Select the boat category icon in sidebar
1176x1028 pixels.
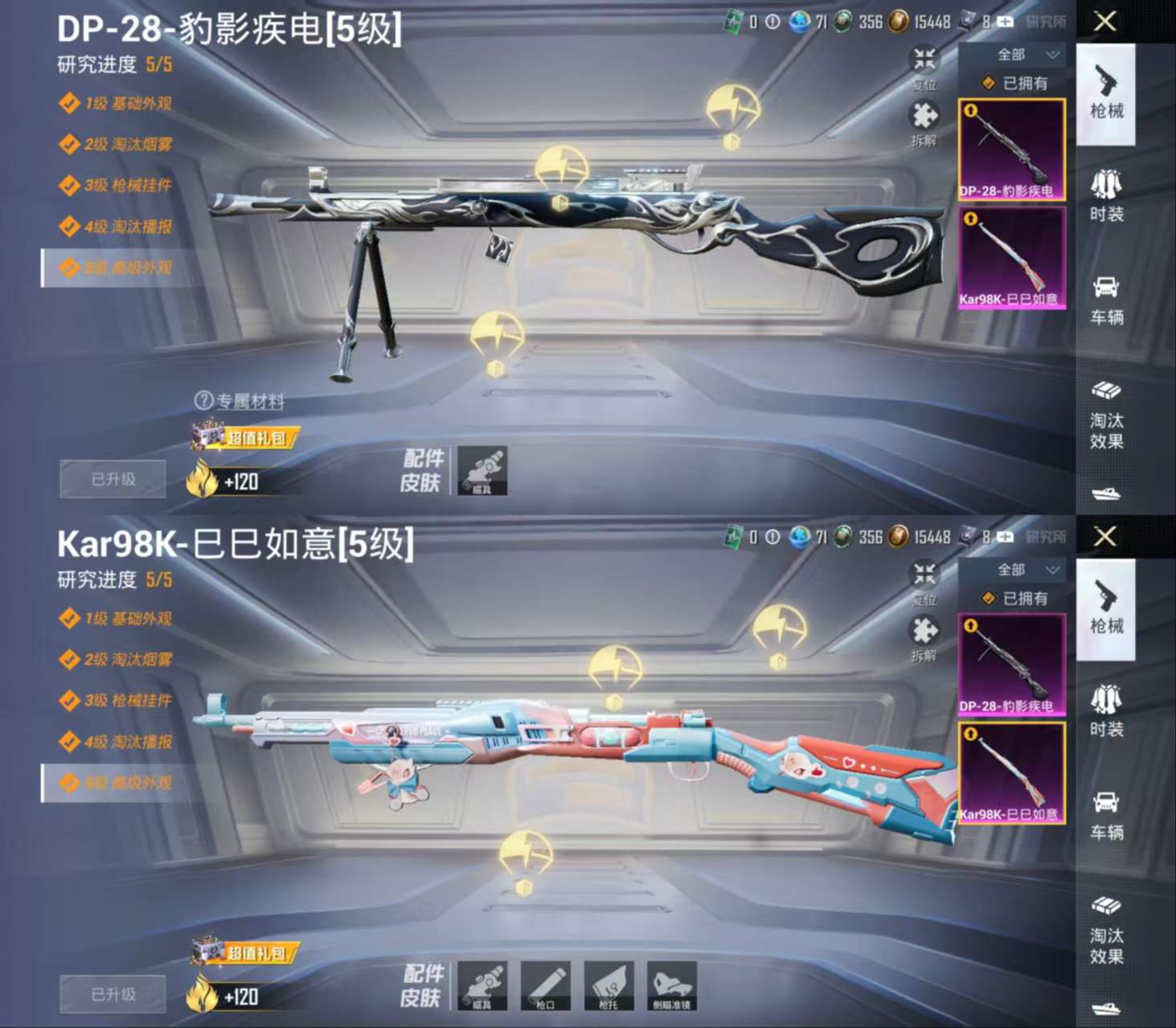pyautogui.click(x=1108, y=496)
